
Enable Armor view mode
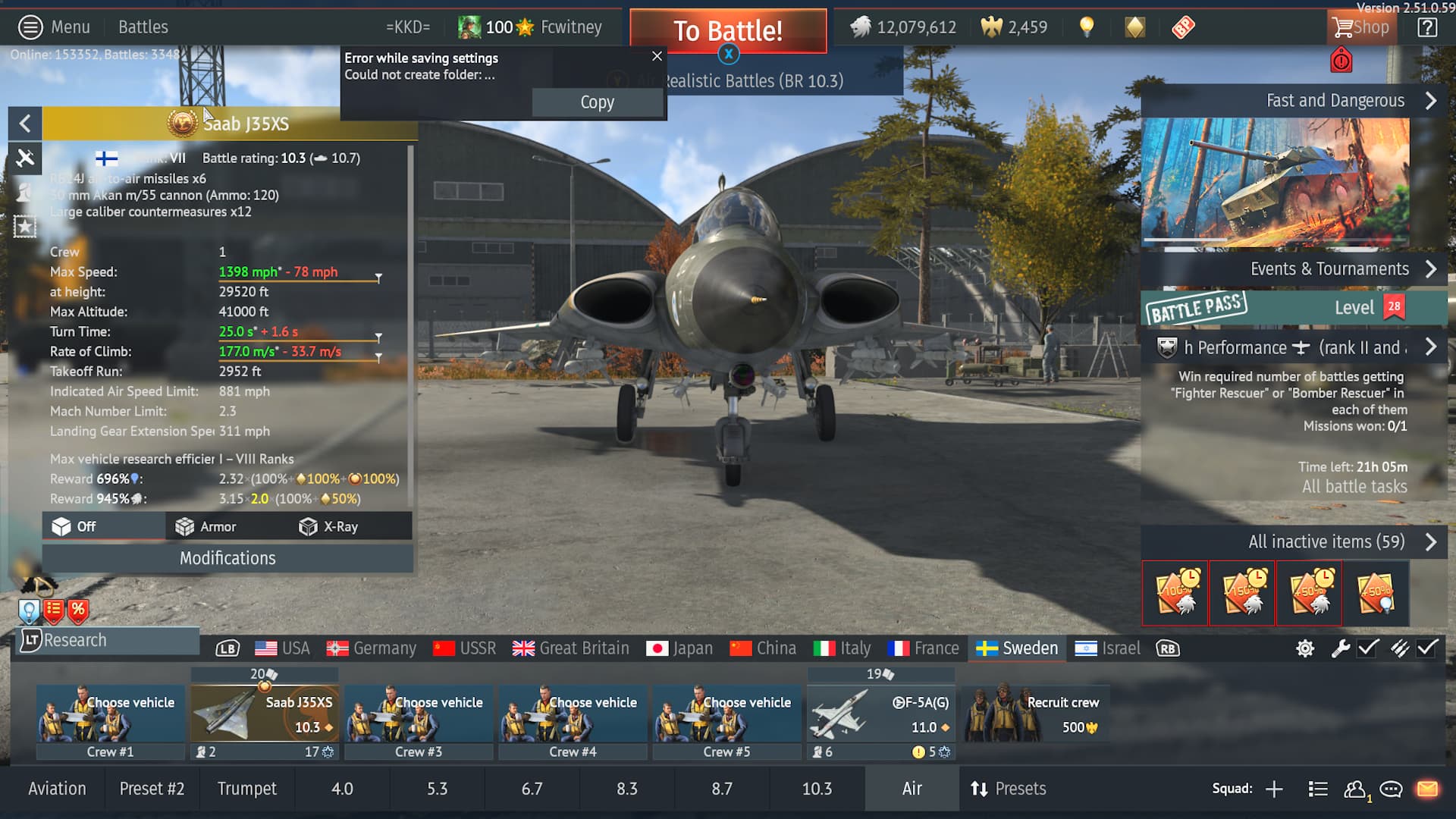(206, 526)
